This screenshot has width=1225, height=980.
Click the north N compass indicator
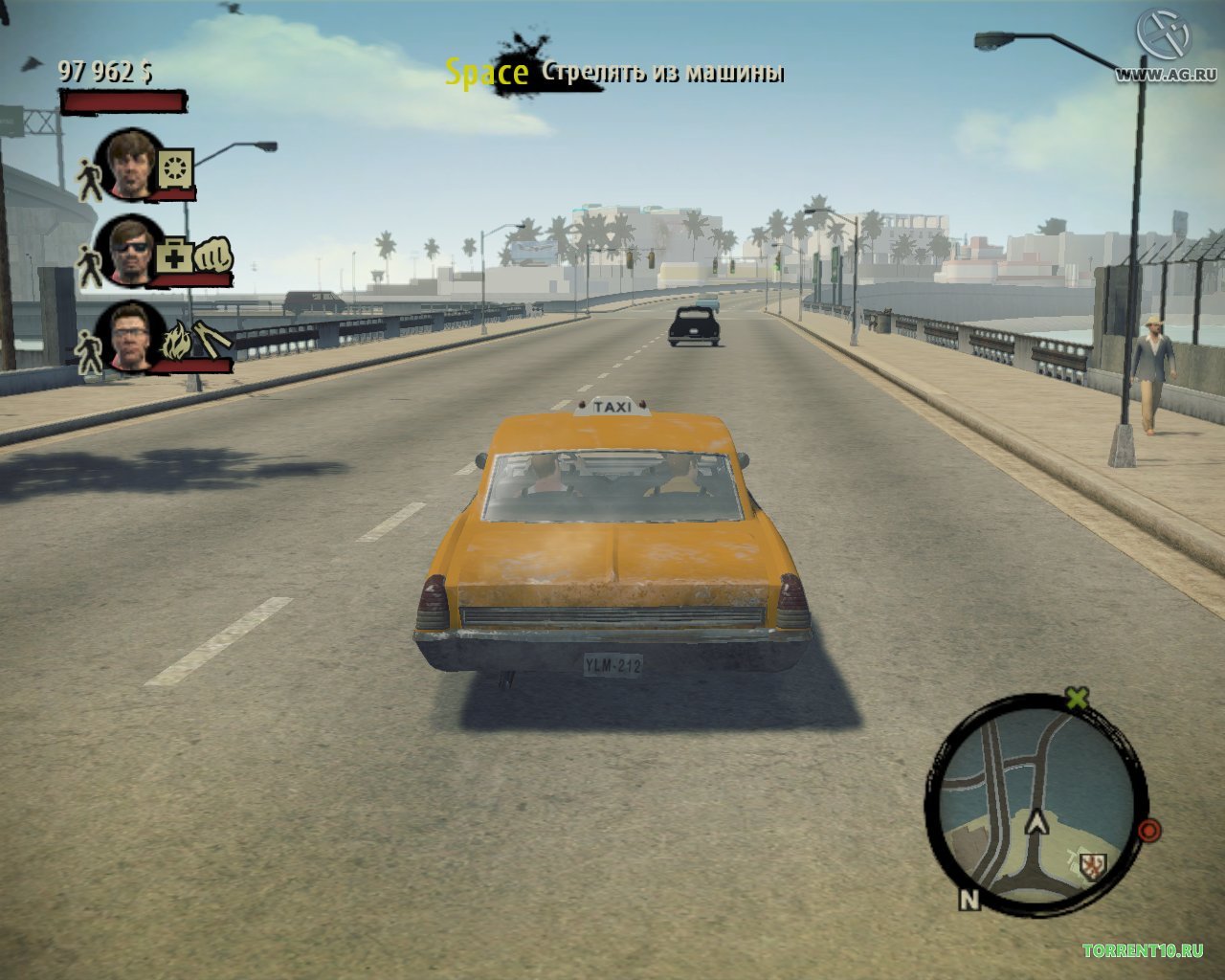(970, 900)
